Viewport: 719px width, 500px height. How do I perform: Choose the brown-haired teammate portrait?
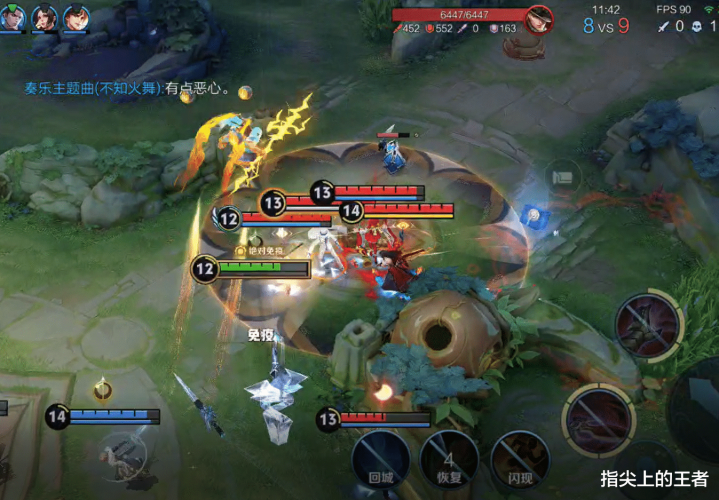pyautogui.click(x=75, y=16)
